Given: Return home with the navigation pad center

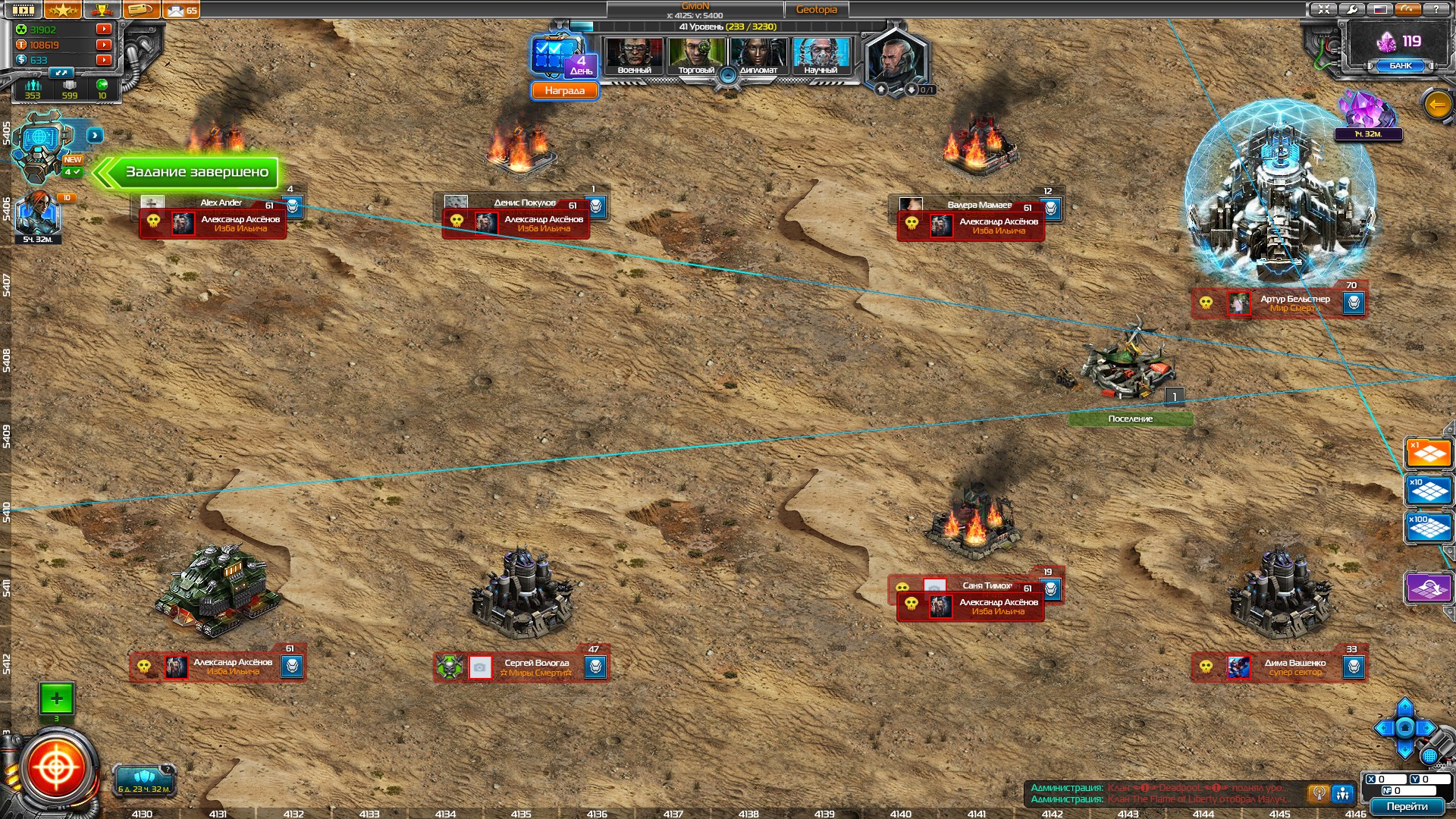Looking at the screenshot, I should coord(1404,728).
